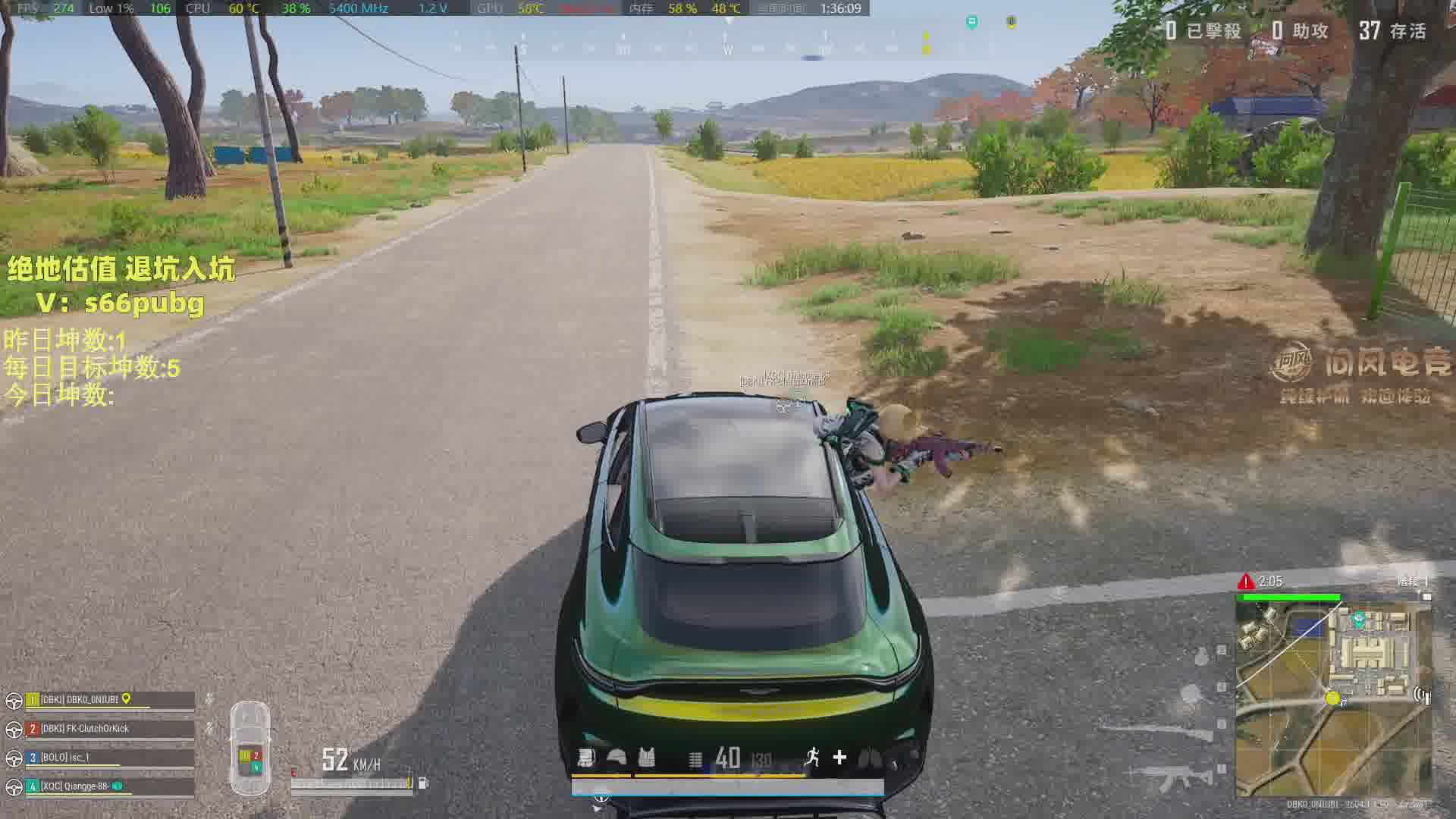This screenshot has width=1456, height=819.
Task: Click the sprinting figure boost icon
Action: tap(812, 757)
